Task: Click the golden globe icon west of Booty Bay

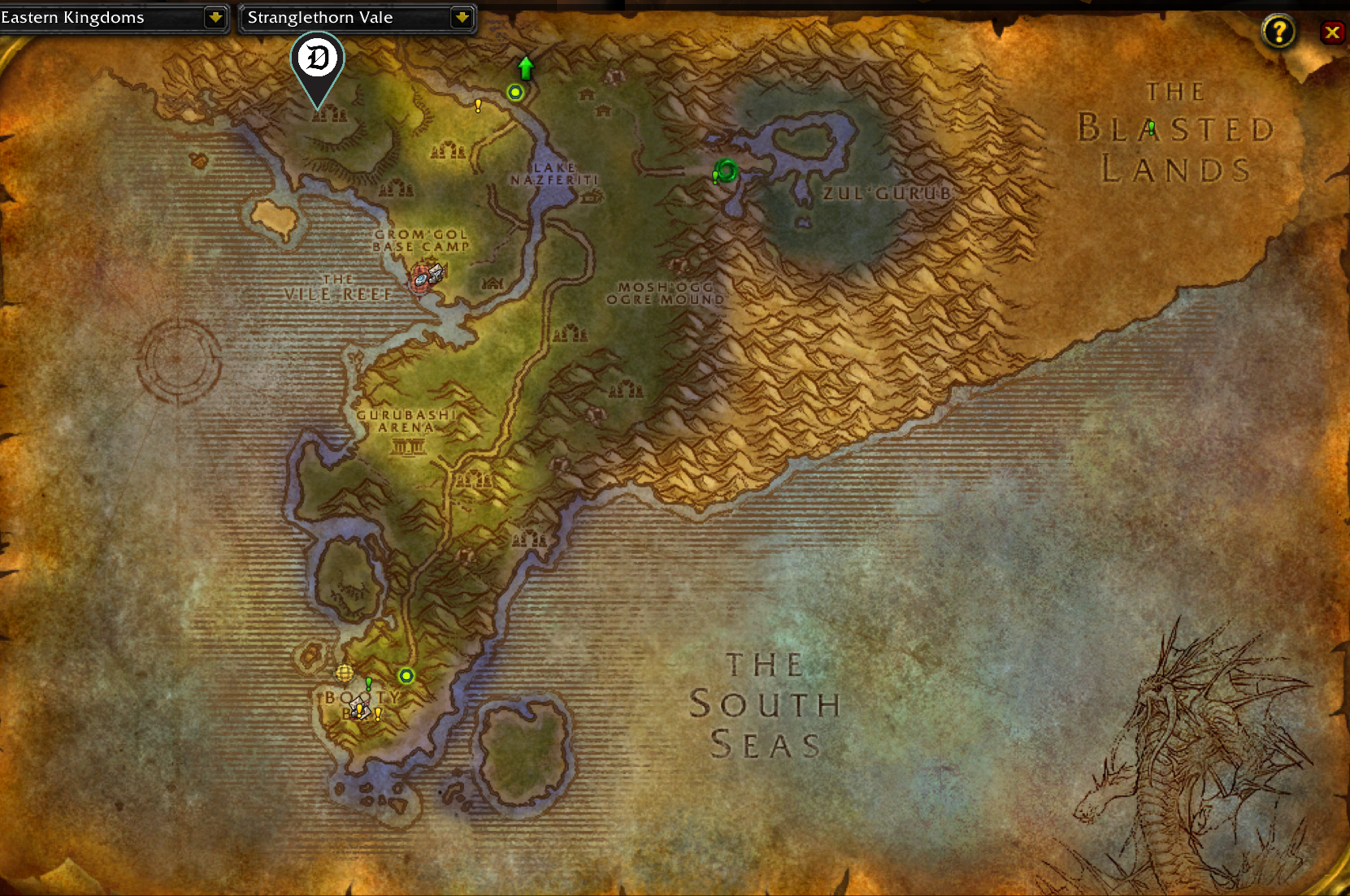Action: (345, 673)
